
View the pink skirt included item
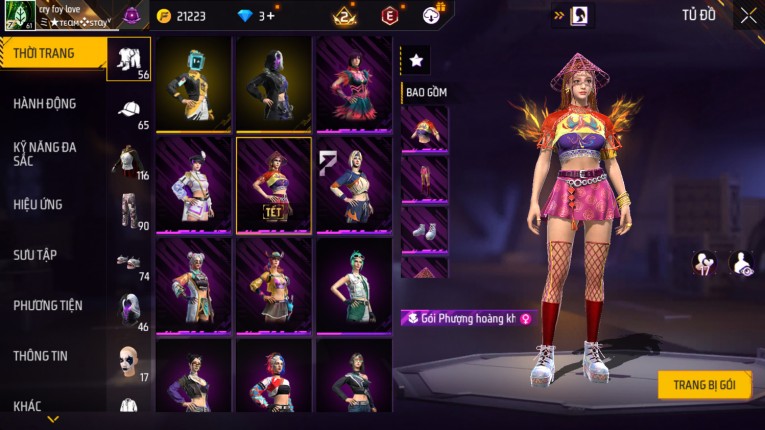425,178
